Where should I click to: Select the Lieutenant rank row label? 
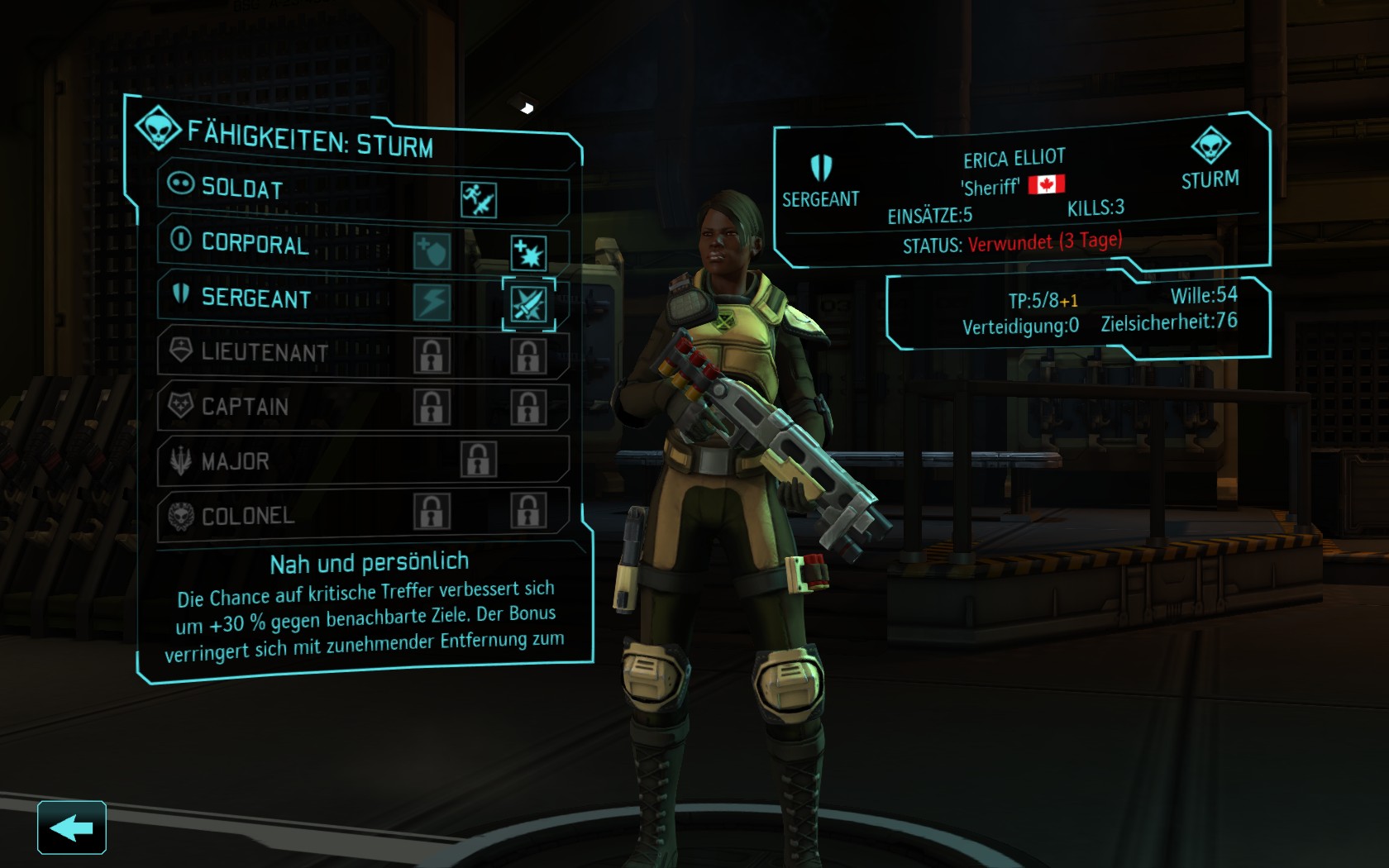click(265, 353)
